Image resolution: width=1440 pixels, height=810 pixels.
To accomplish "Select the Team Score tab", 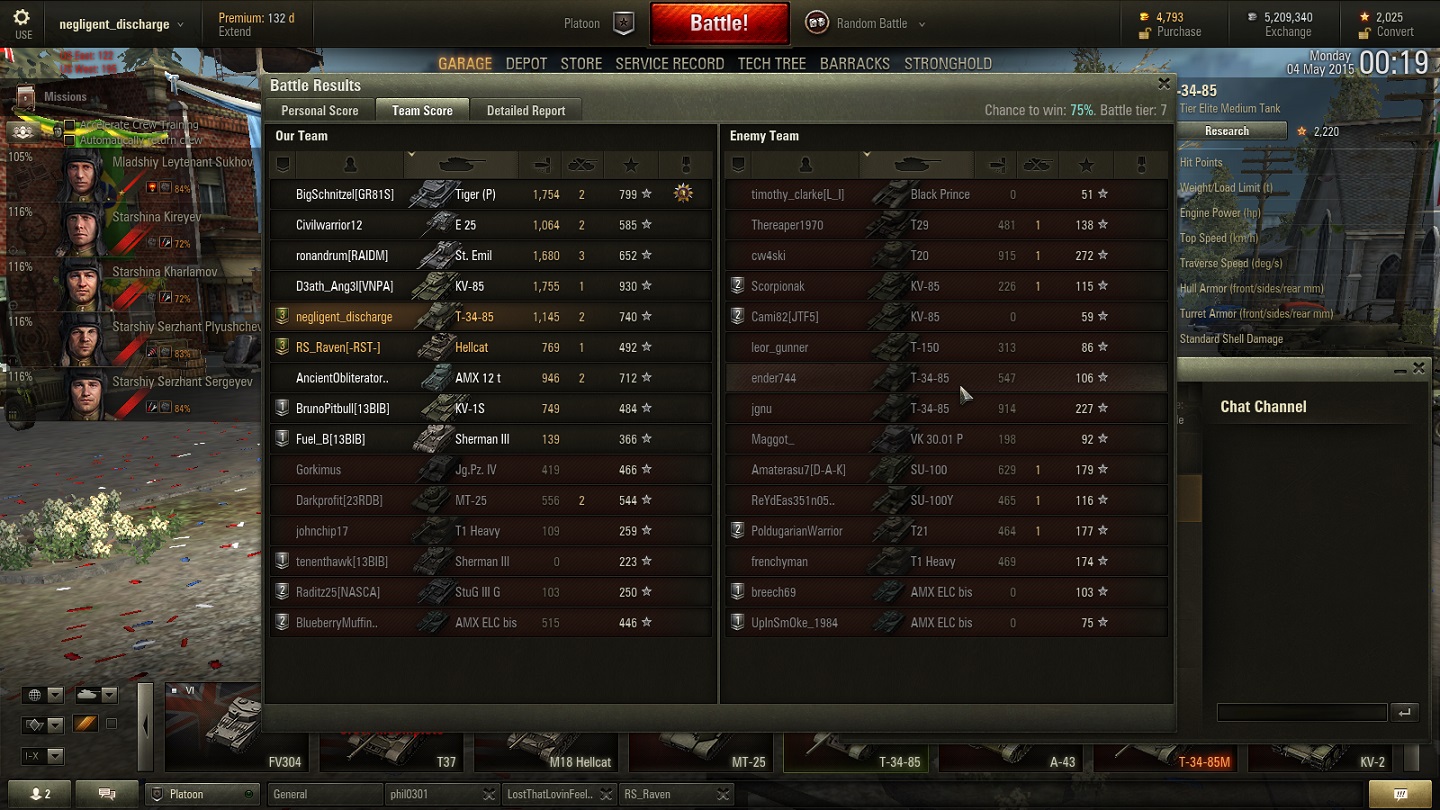I will tap(422, 111).
